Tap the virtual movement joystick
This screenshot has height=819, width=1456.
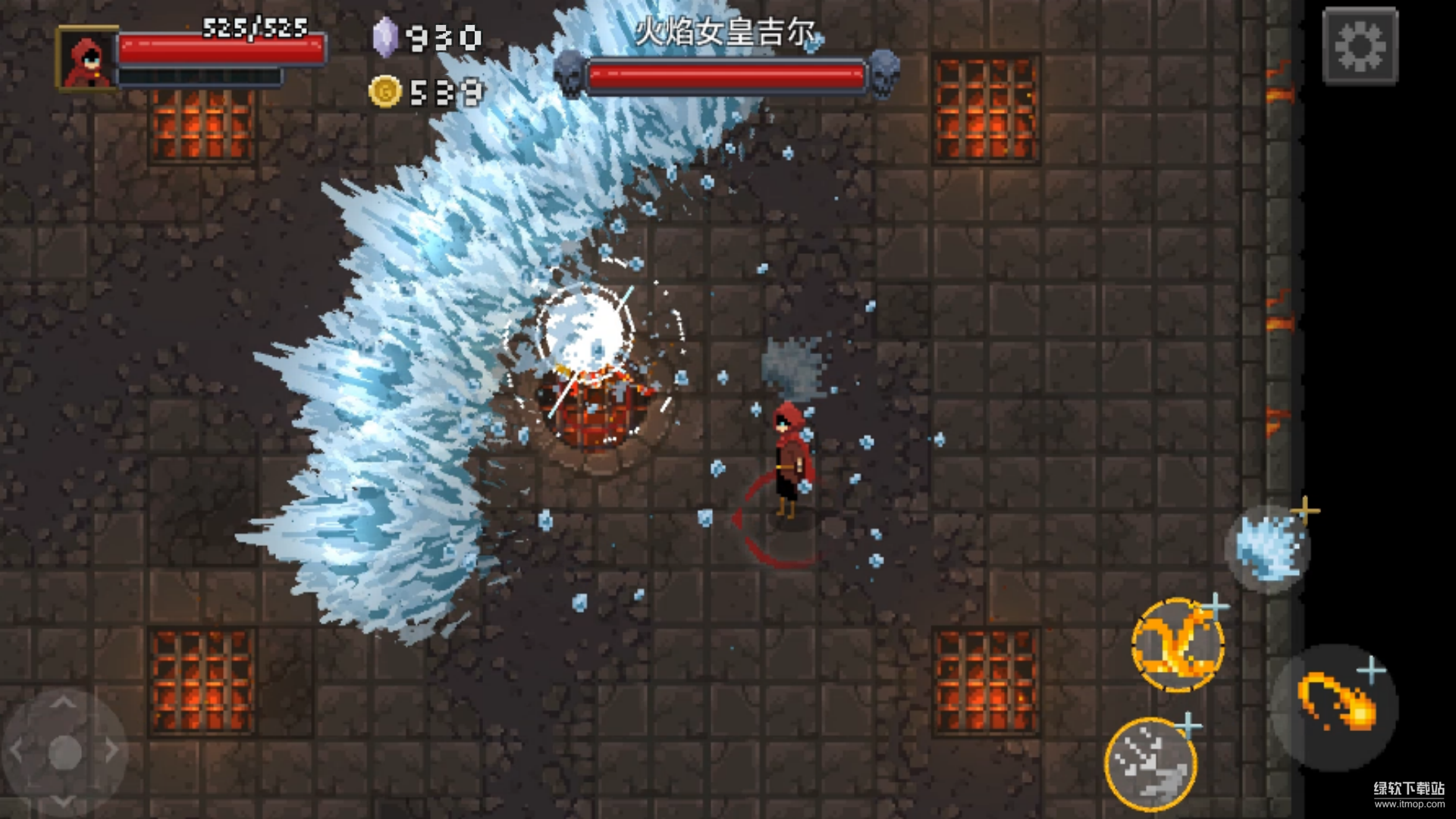64,752
